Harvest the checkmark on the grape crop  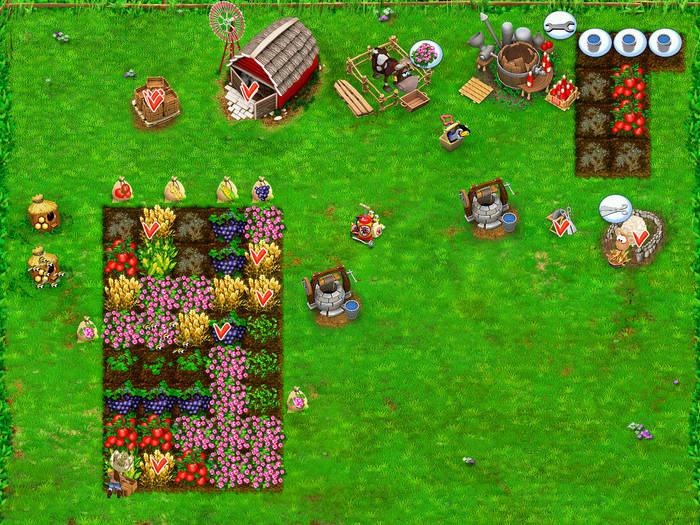click(222, 330)
